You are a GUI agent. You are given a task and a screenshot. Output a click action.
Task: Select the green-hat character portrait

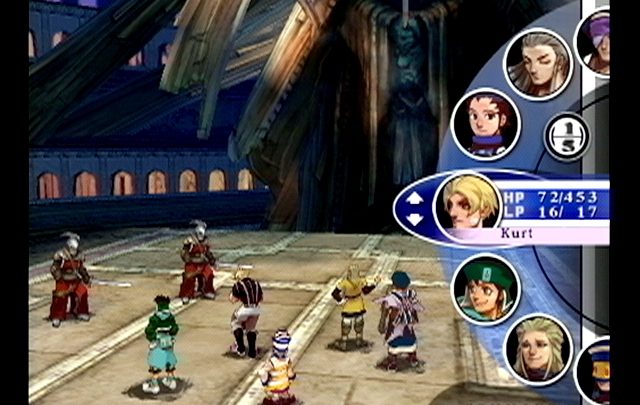486,287
